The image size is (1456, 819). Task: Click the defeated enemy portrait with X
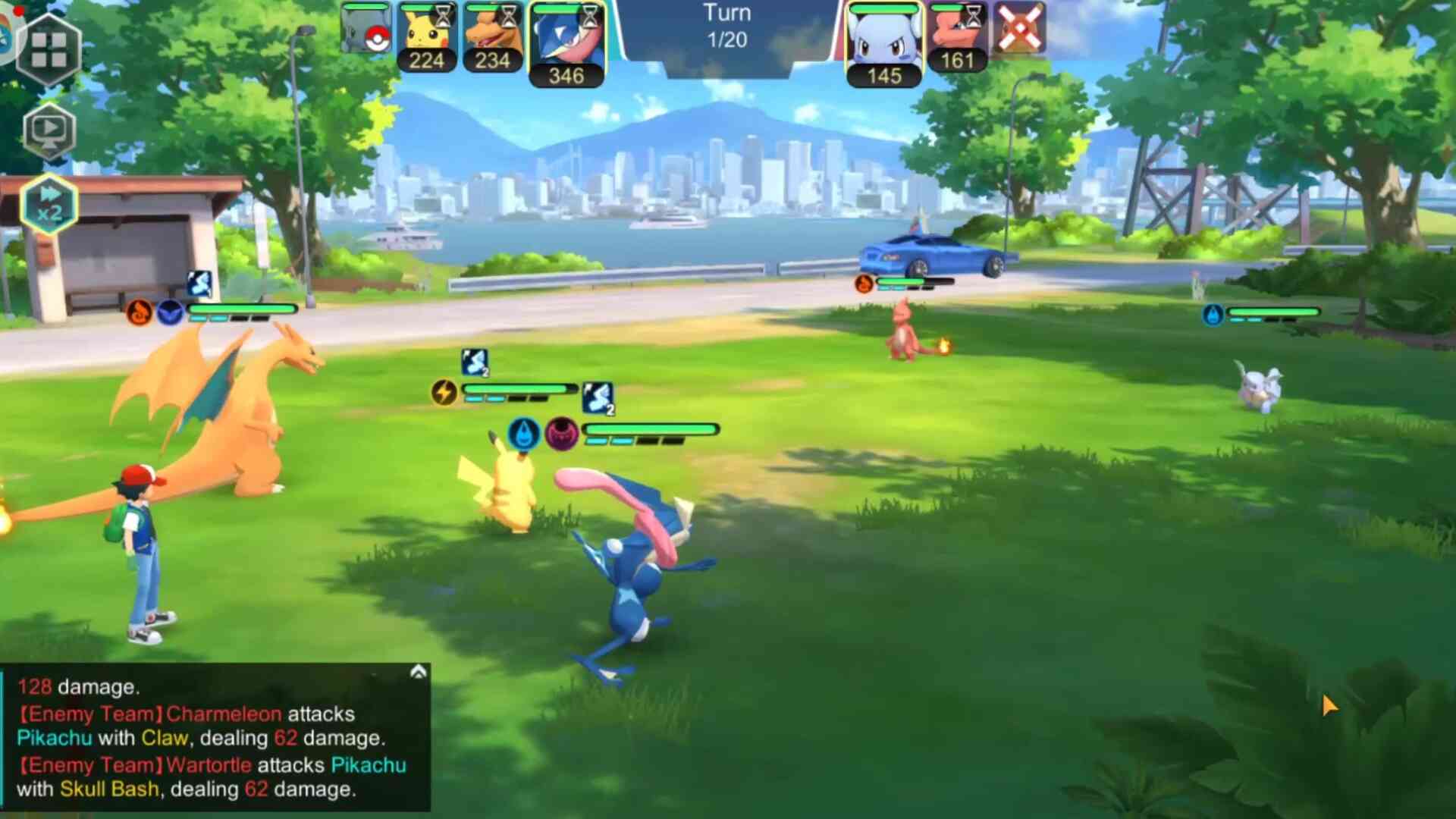[1018, 29]
